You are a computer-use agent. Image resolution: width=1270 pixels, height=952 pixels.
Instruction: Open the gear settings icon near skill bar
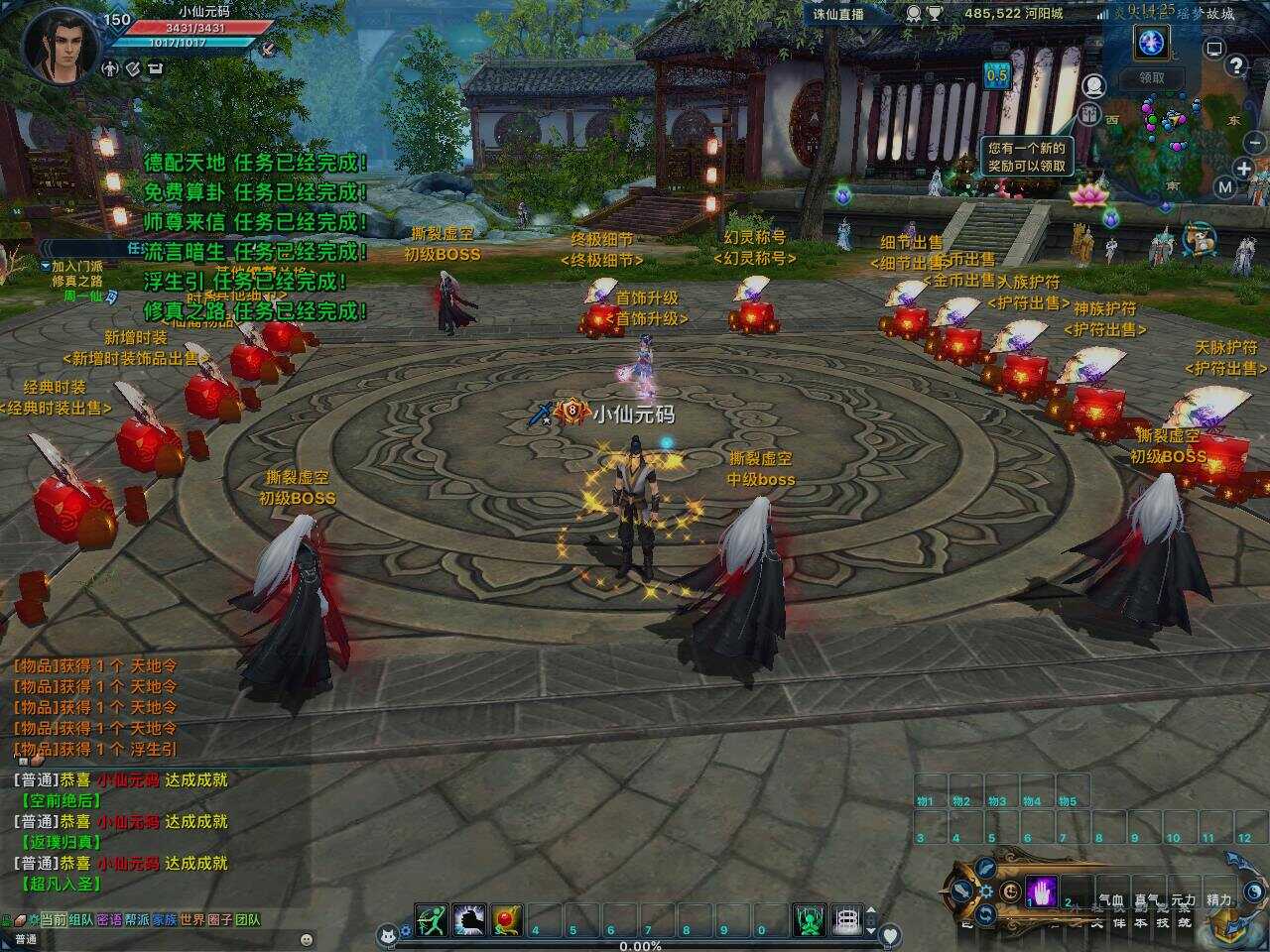pos(986,891)
